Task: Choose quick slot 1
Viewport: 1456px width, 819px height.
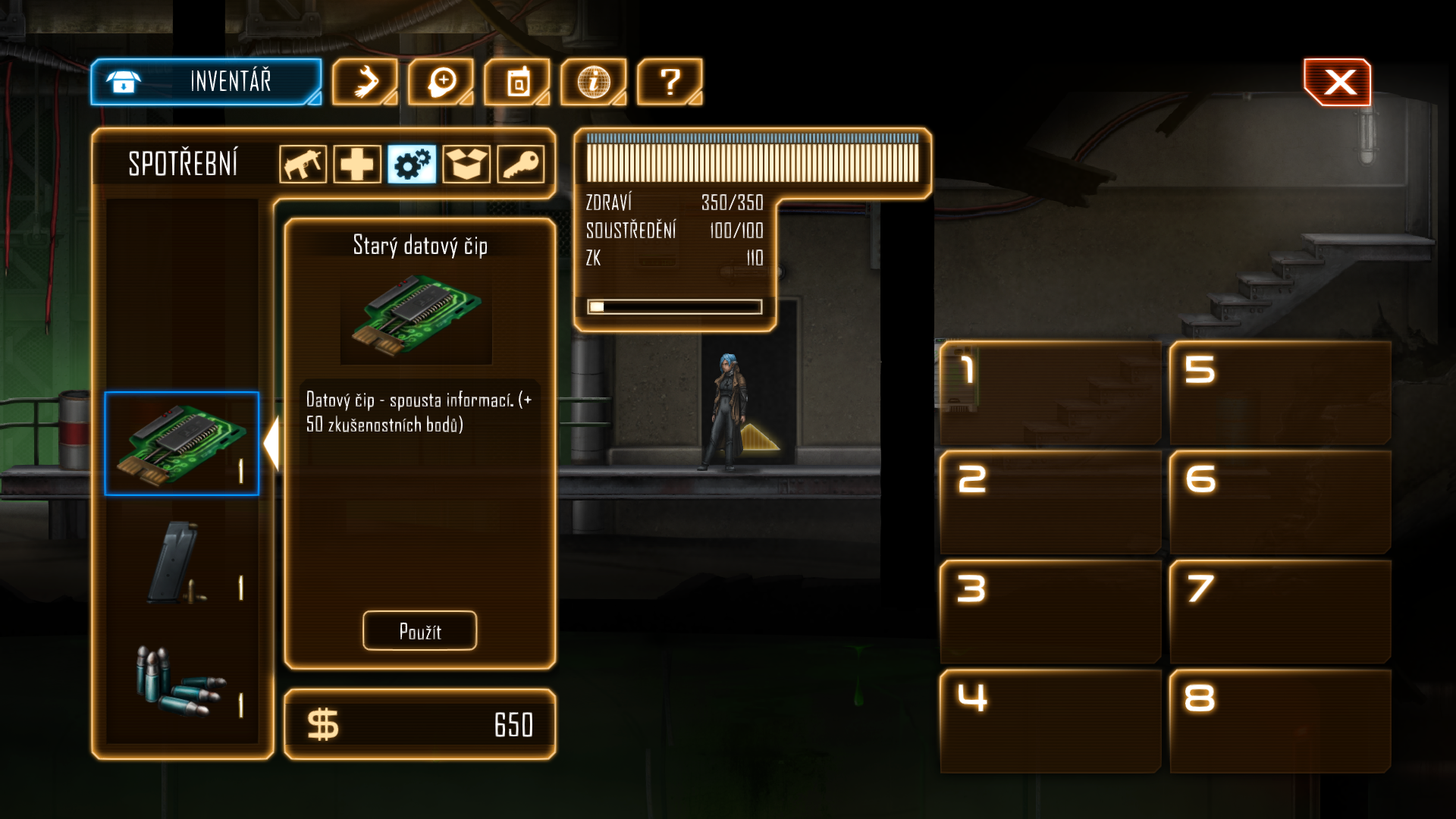Action: pyautogui.click(x=1050, y=393)
